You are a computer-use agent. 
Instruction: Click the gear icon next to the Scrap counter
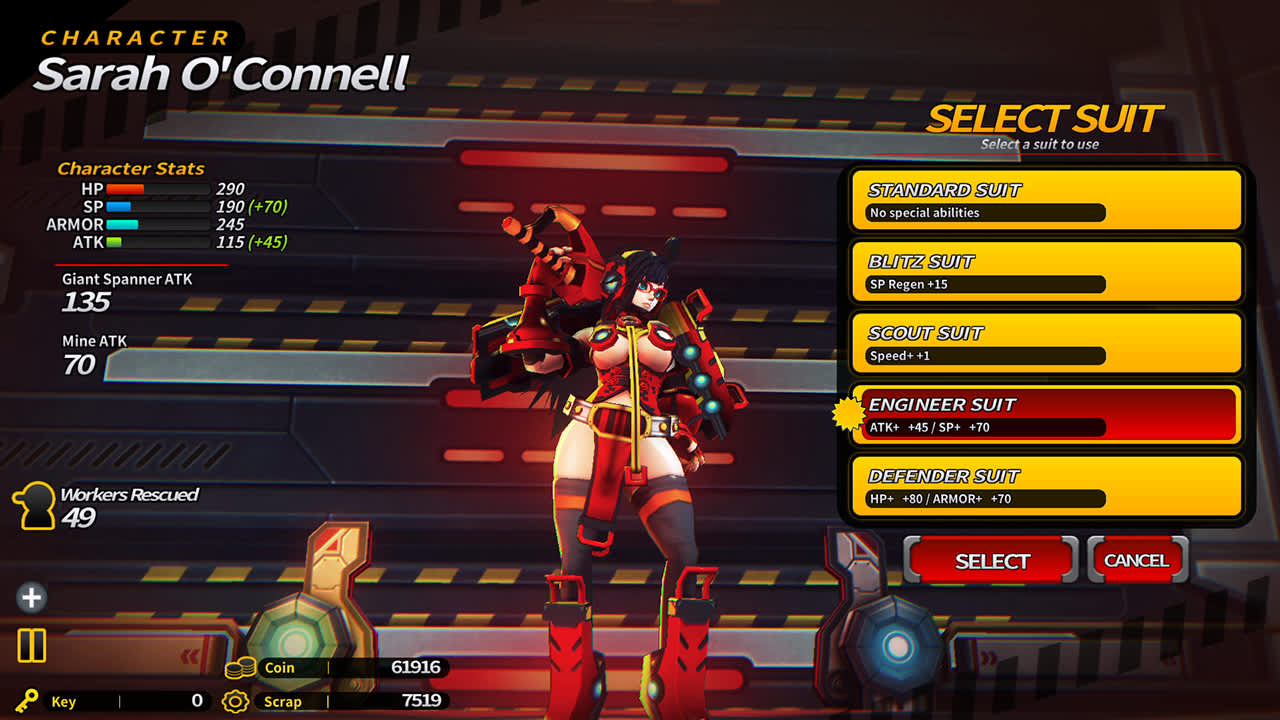(x=235, y=702)
